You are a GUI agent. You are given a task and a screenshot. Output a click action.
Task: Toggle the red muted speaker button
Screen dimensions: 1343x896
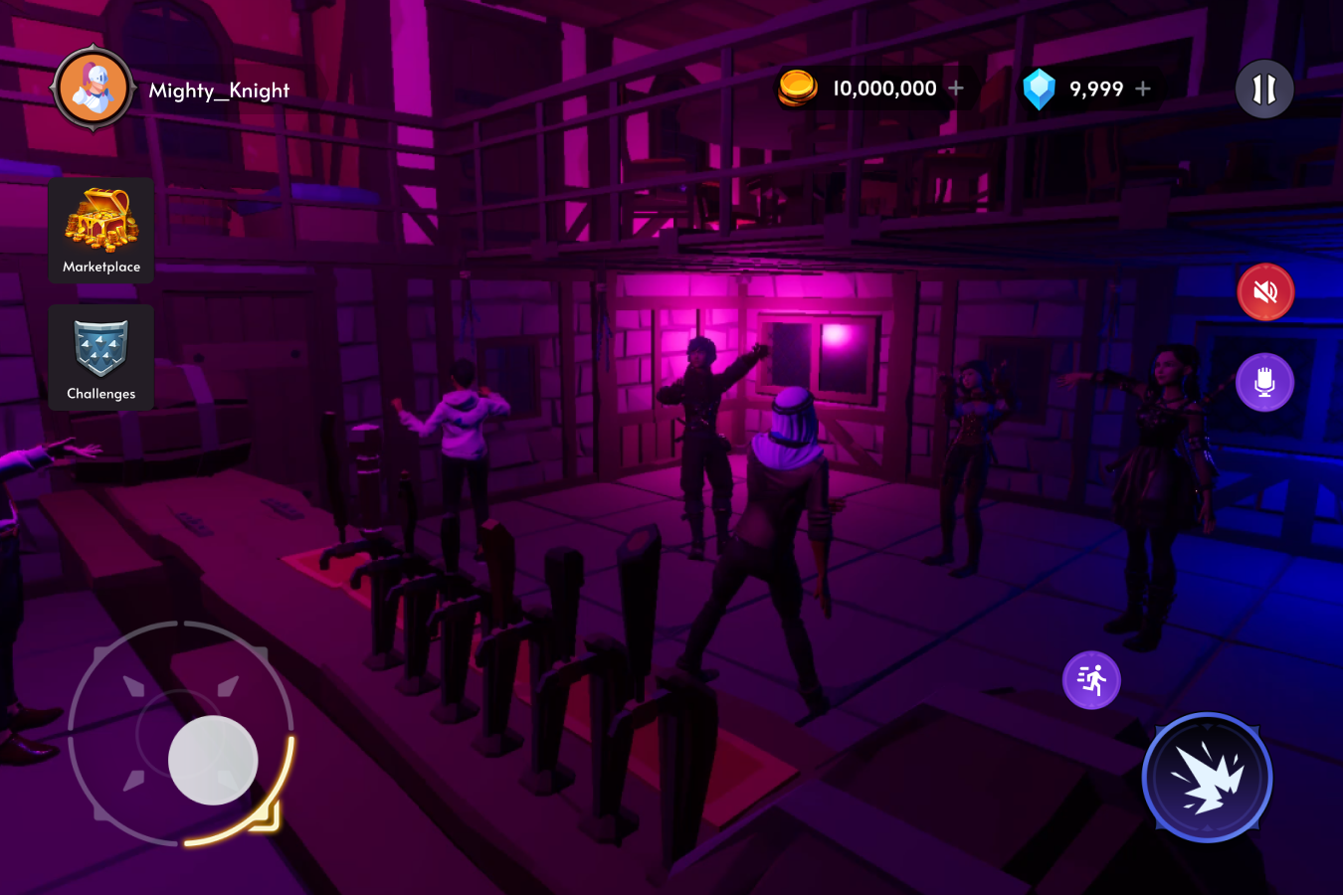(x=1265, y=292)
